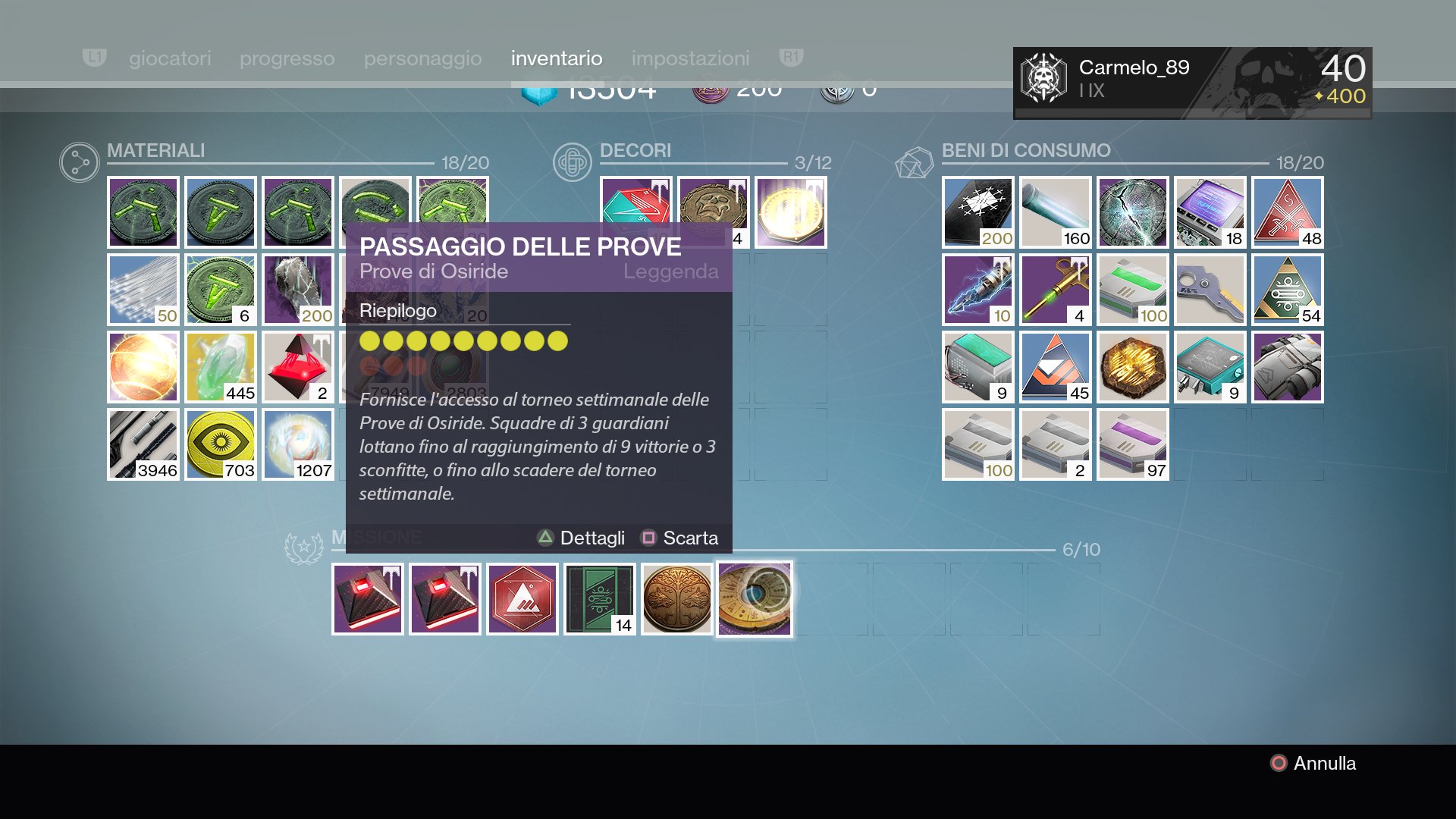Go to the impostazioni tab
Viewport: 1456px width, 819px height.
[x=690, y=58]
